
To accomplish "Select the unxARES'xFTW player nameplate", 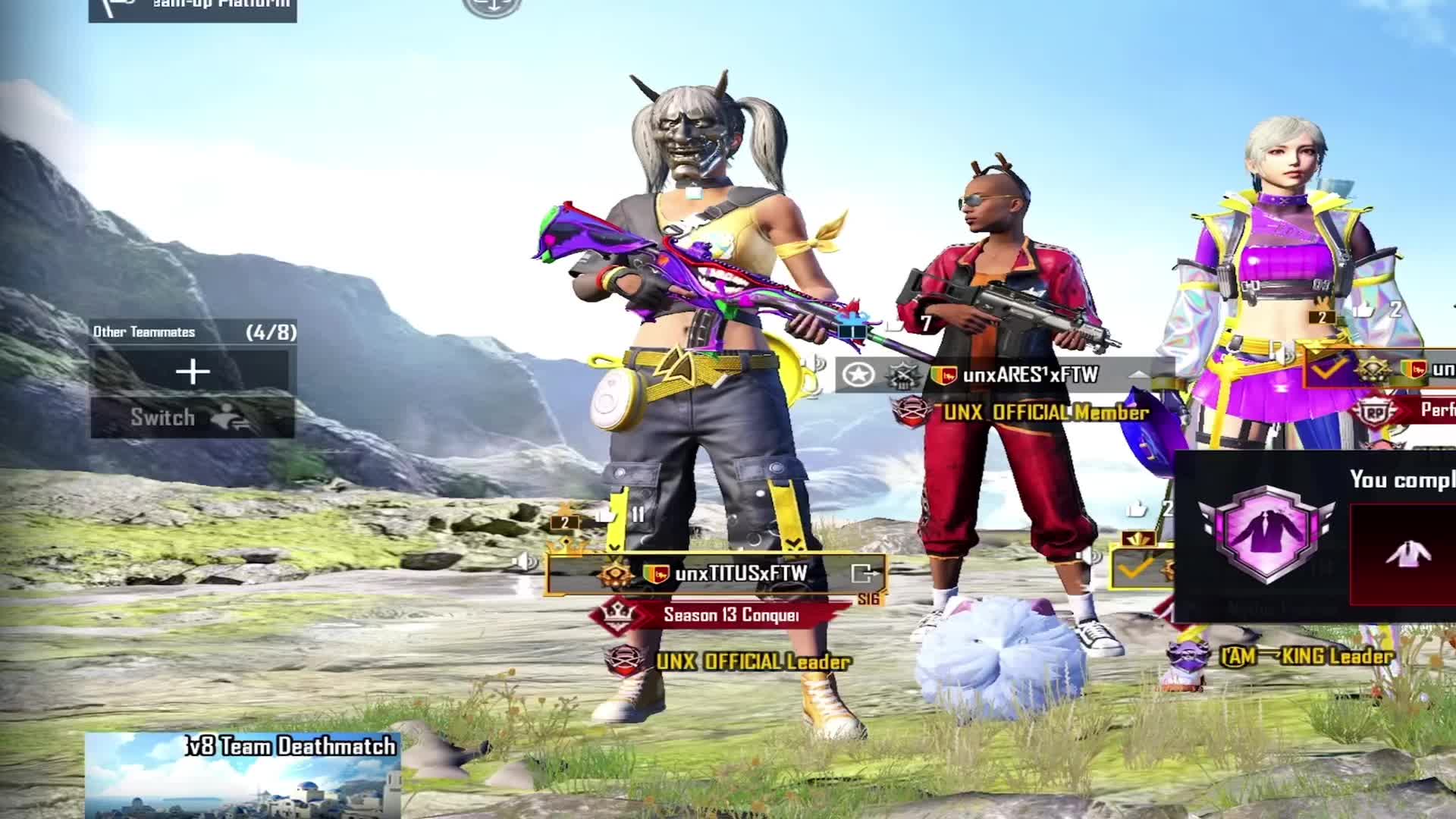I will click(x=1030, y=375).
